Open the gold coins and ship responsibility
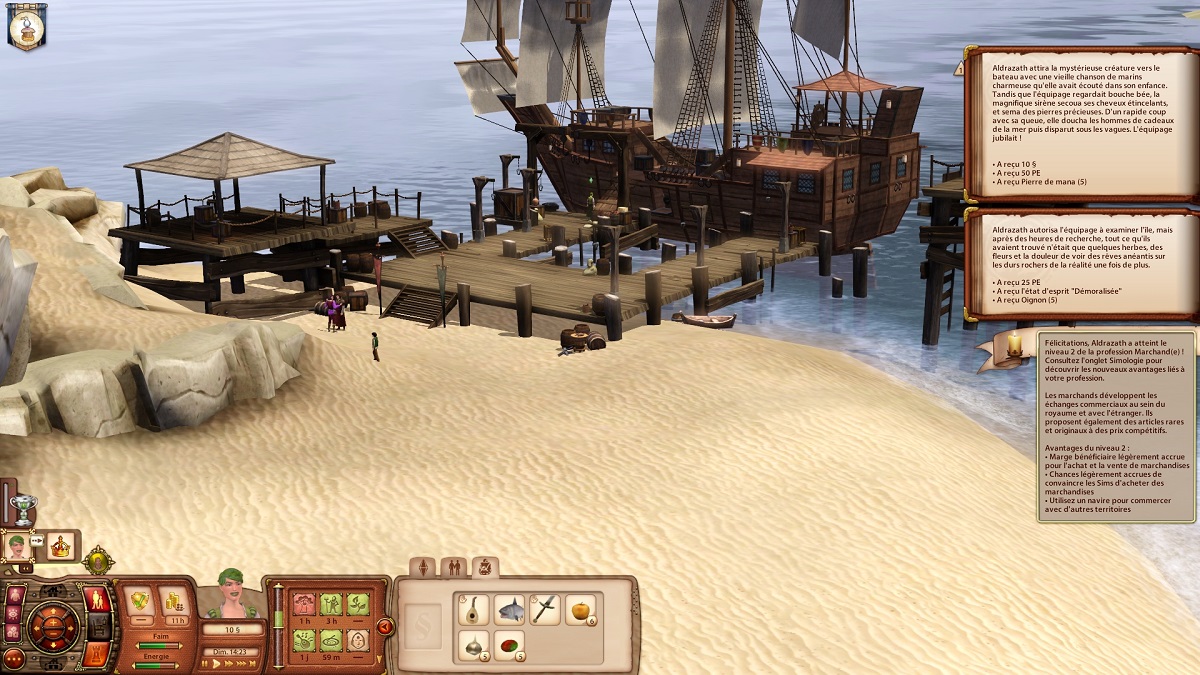The image size is (1200, 675). point(175,600)
